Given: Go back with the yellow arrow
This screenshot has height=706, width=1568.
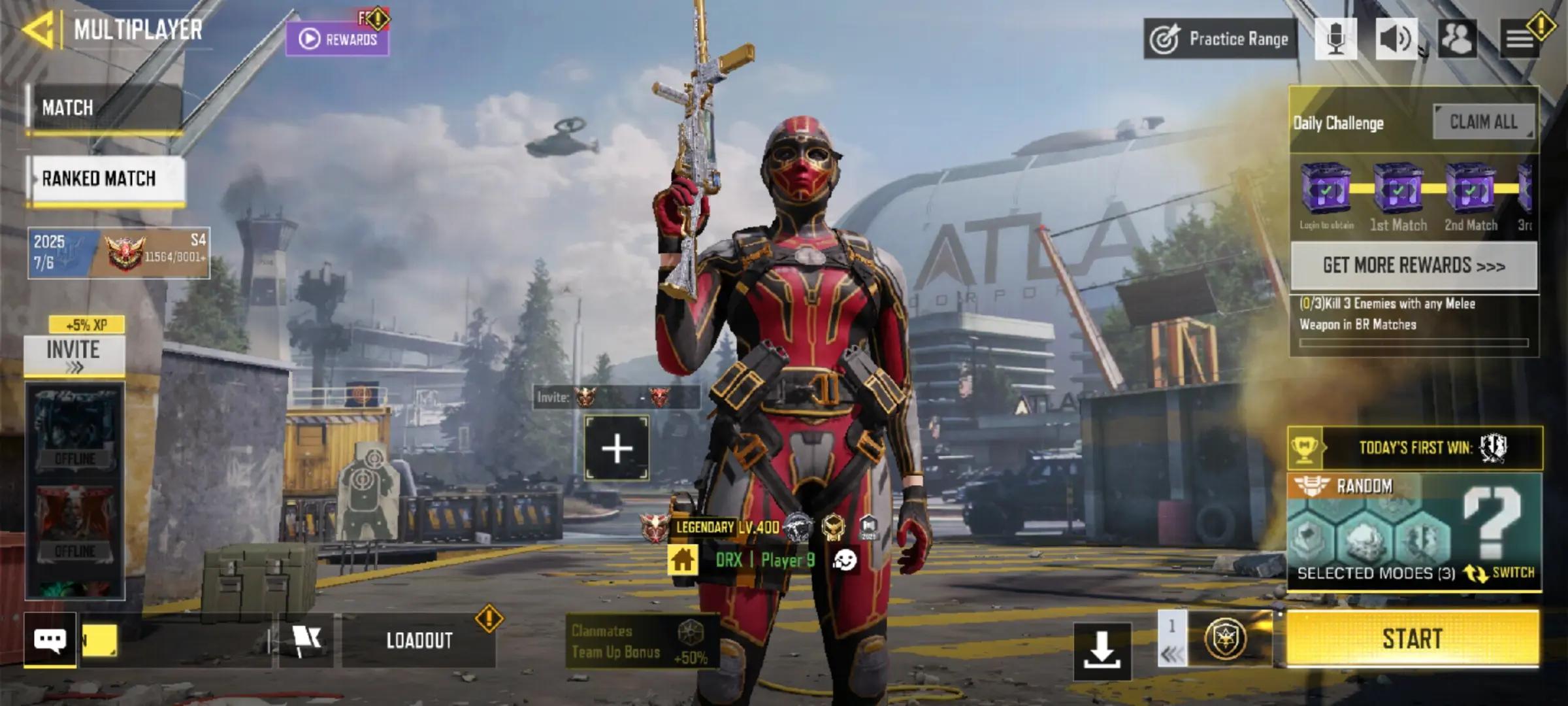Looking at the screenshot, I should click(38, 30).
